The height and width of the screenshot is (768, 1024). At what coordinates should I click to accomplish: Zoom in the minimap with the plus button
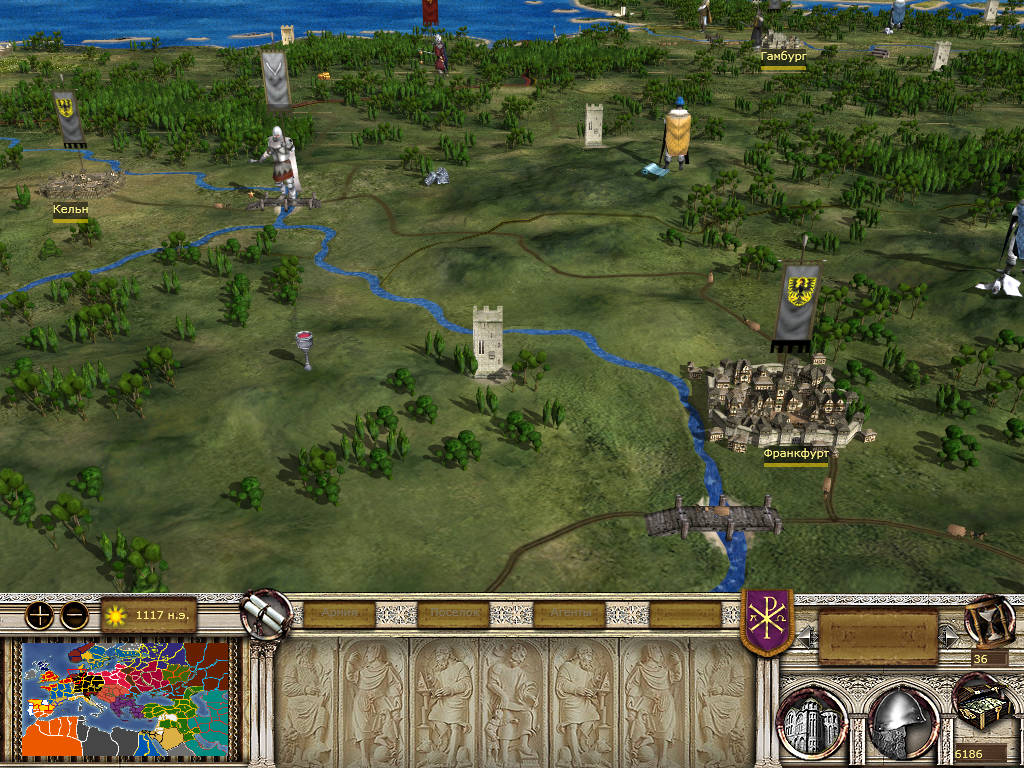tap(40, 615)
